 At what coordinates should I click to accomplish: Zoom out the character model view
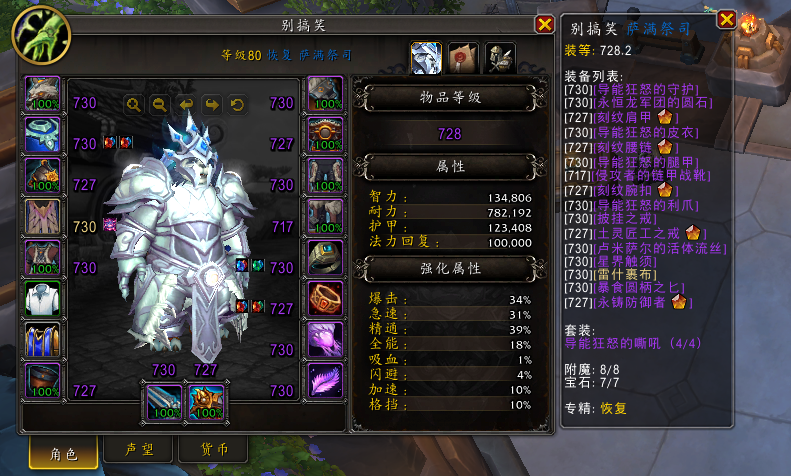pos(159,103)
